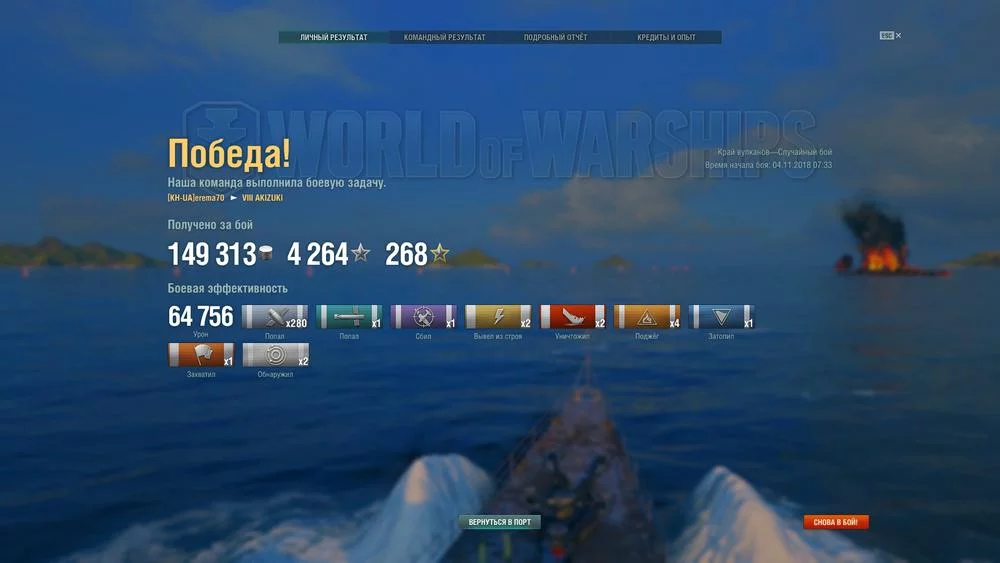Image resolution: width=1000 pixels, height=563 pixels.
Task: Switch to the Личный результат tab
Action: click(x=334, y=38)
